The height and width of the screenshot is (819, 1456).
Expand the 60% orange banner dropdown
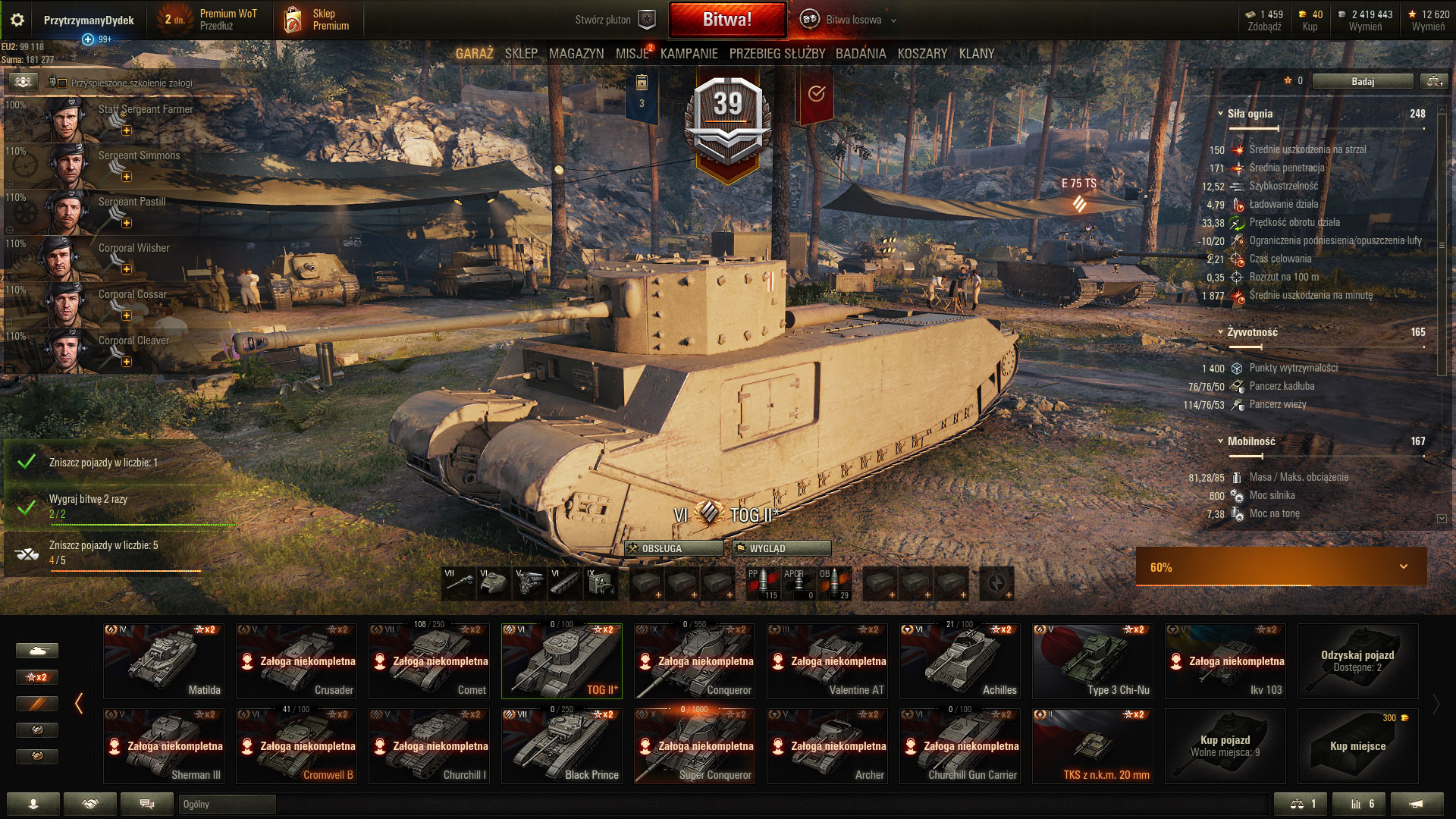tap(1403, 567)
